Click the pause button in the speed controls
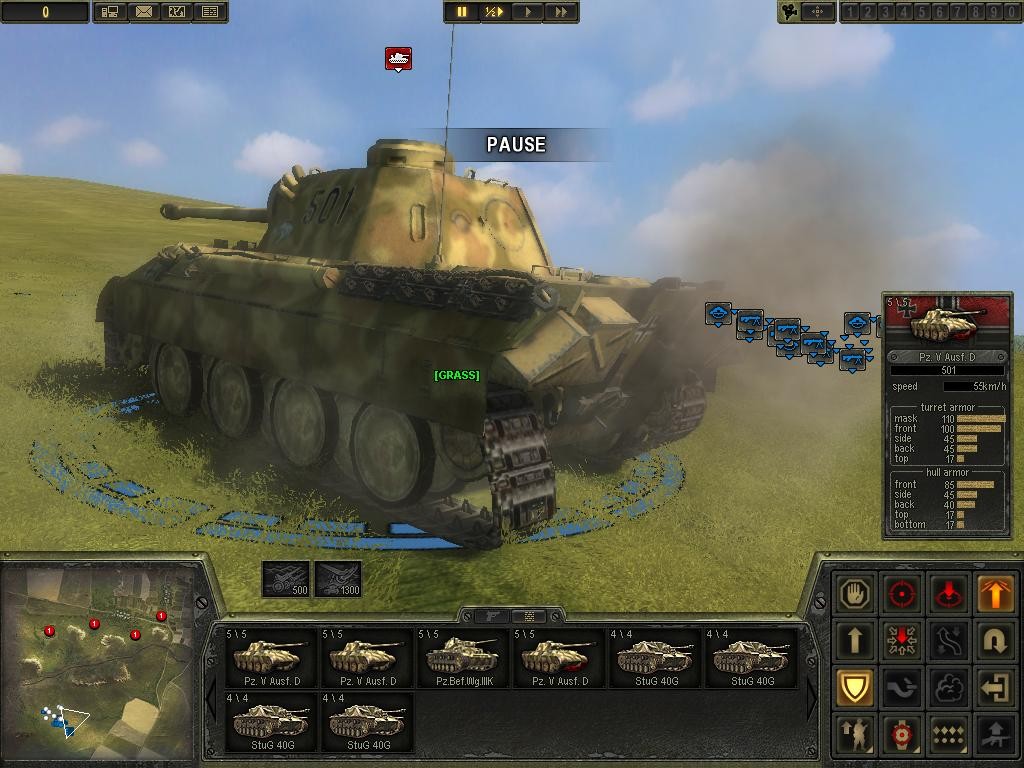The image size is (1024, 768). pyautogui.click(x=461, y=12)
